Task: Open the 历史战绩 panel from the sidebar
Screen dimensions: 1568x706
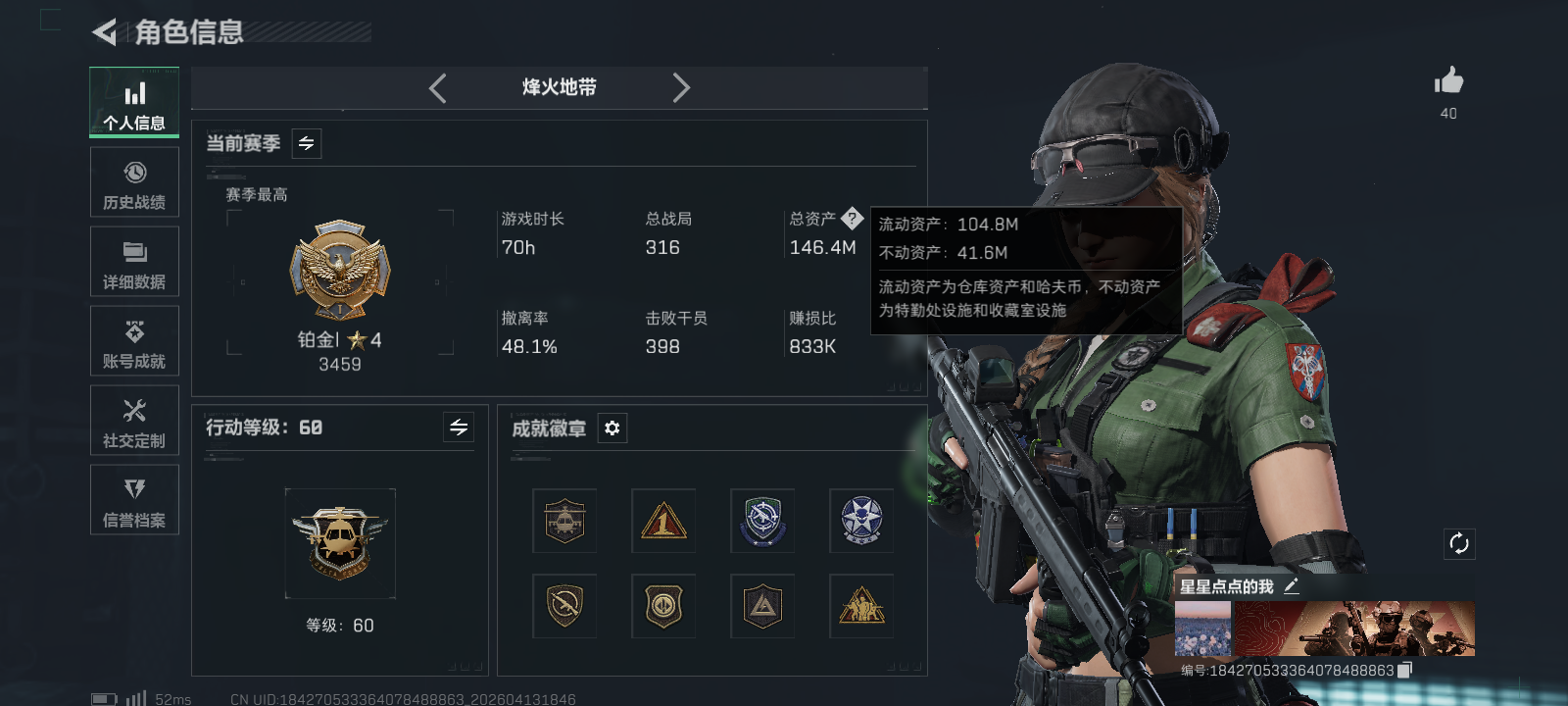Action: tap(134, 182)
